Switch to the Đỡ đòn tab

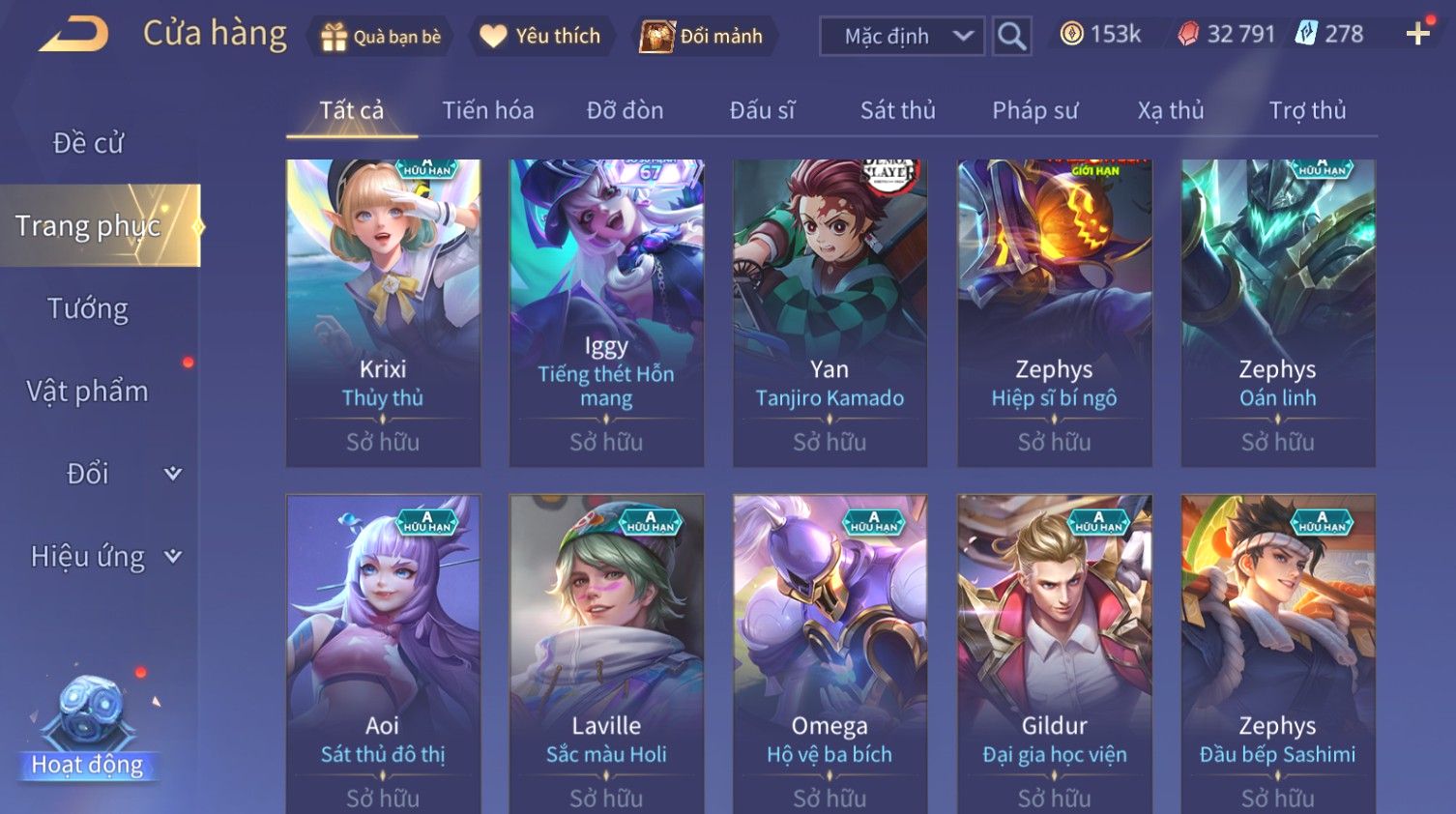pyautogui.click(x=625, y=110)
